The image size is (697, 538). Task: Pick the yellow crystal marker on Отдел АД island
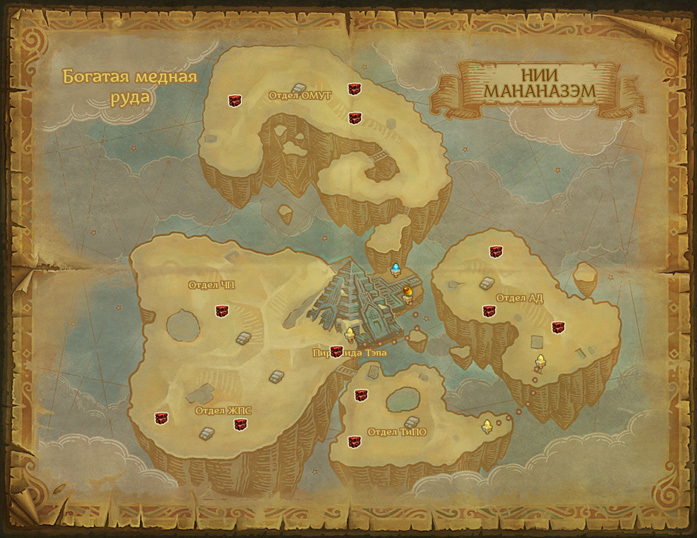tap(540, 361)
